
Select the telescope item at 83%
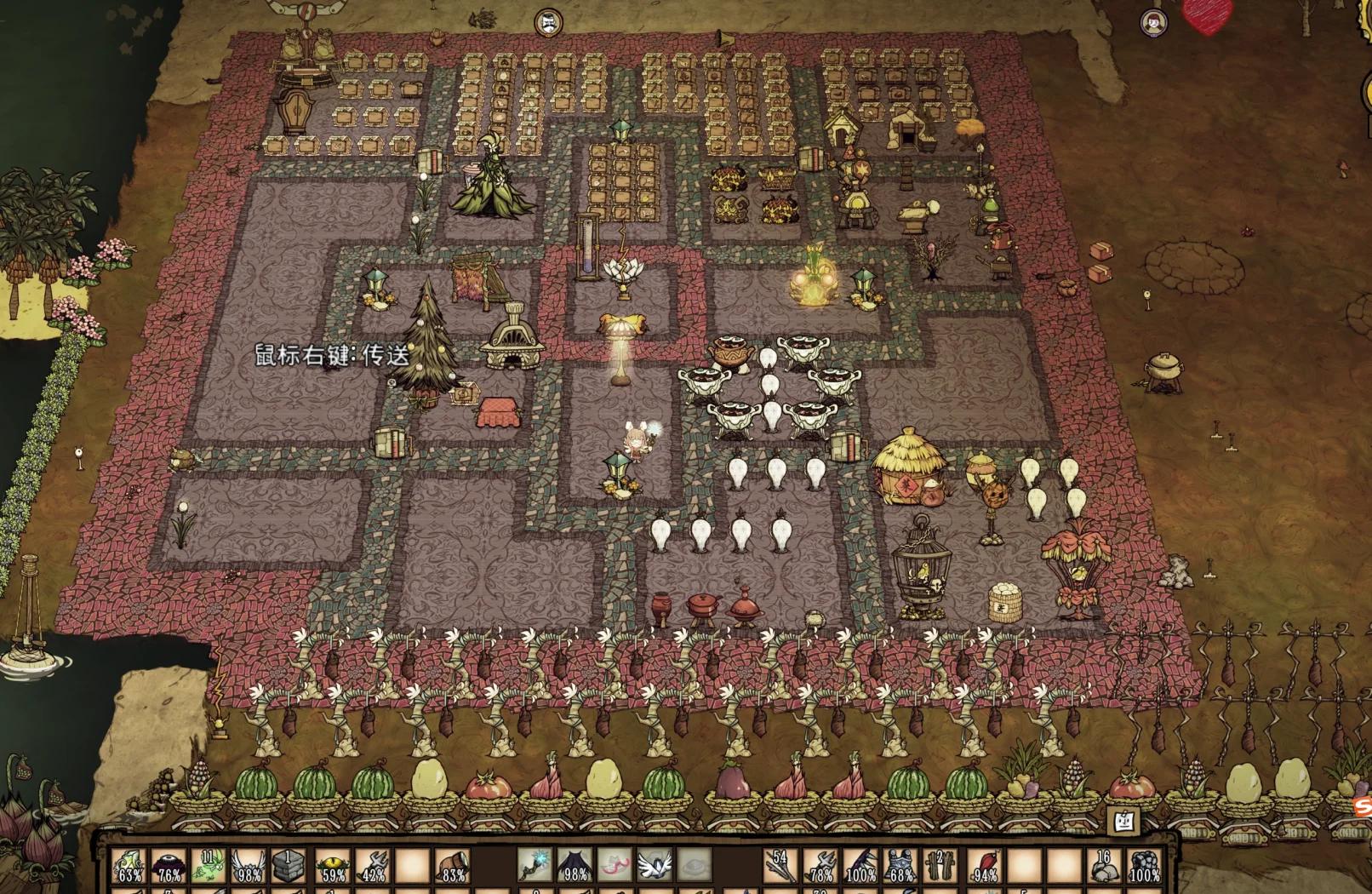[454, 866]
